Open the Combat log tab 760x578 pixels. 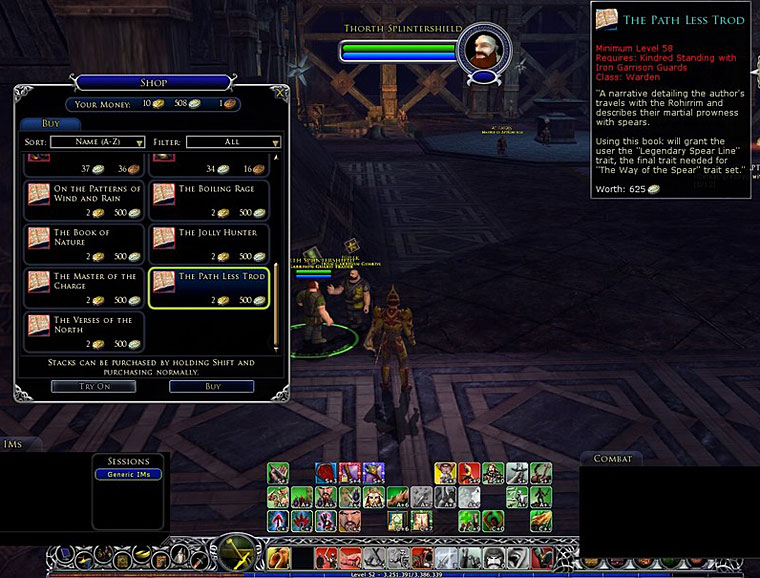tap(612, 459)
